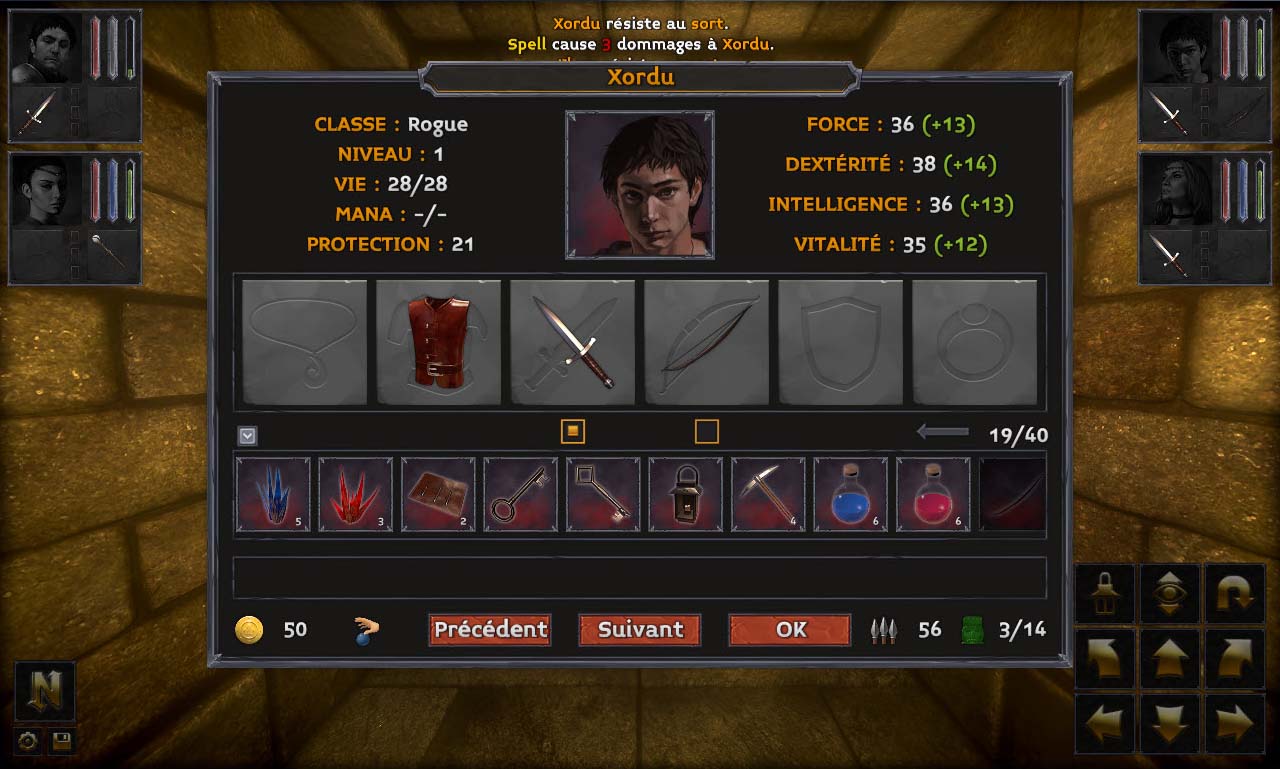The height and width of the screenshot is (769, 1280).
Task: Select the equipped dagger weapon slot
Action: (573, 342)
